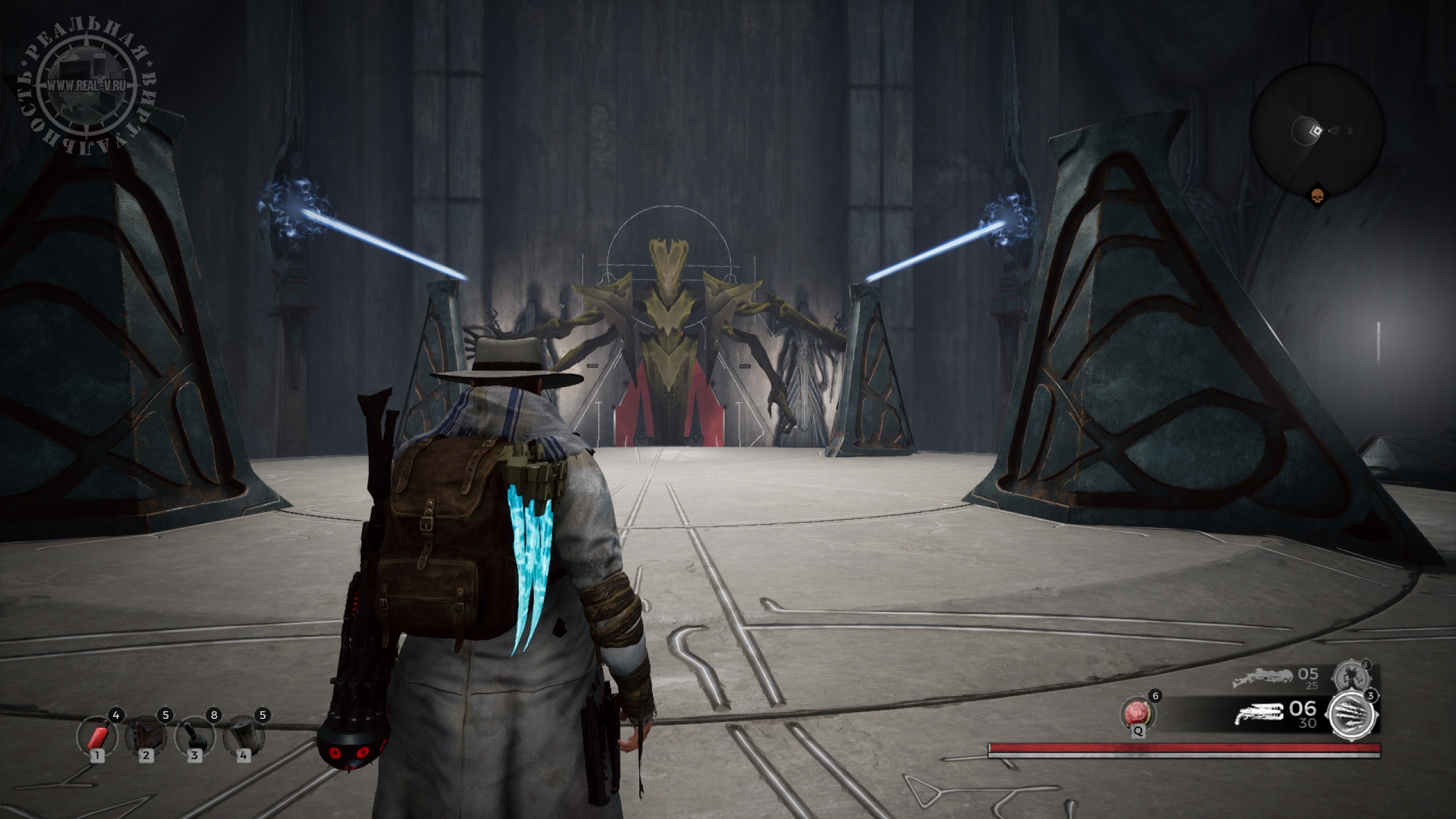Select the brown leather pouch quick slot

[146, 737]
